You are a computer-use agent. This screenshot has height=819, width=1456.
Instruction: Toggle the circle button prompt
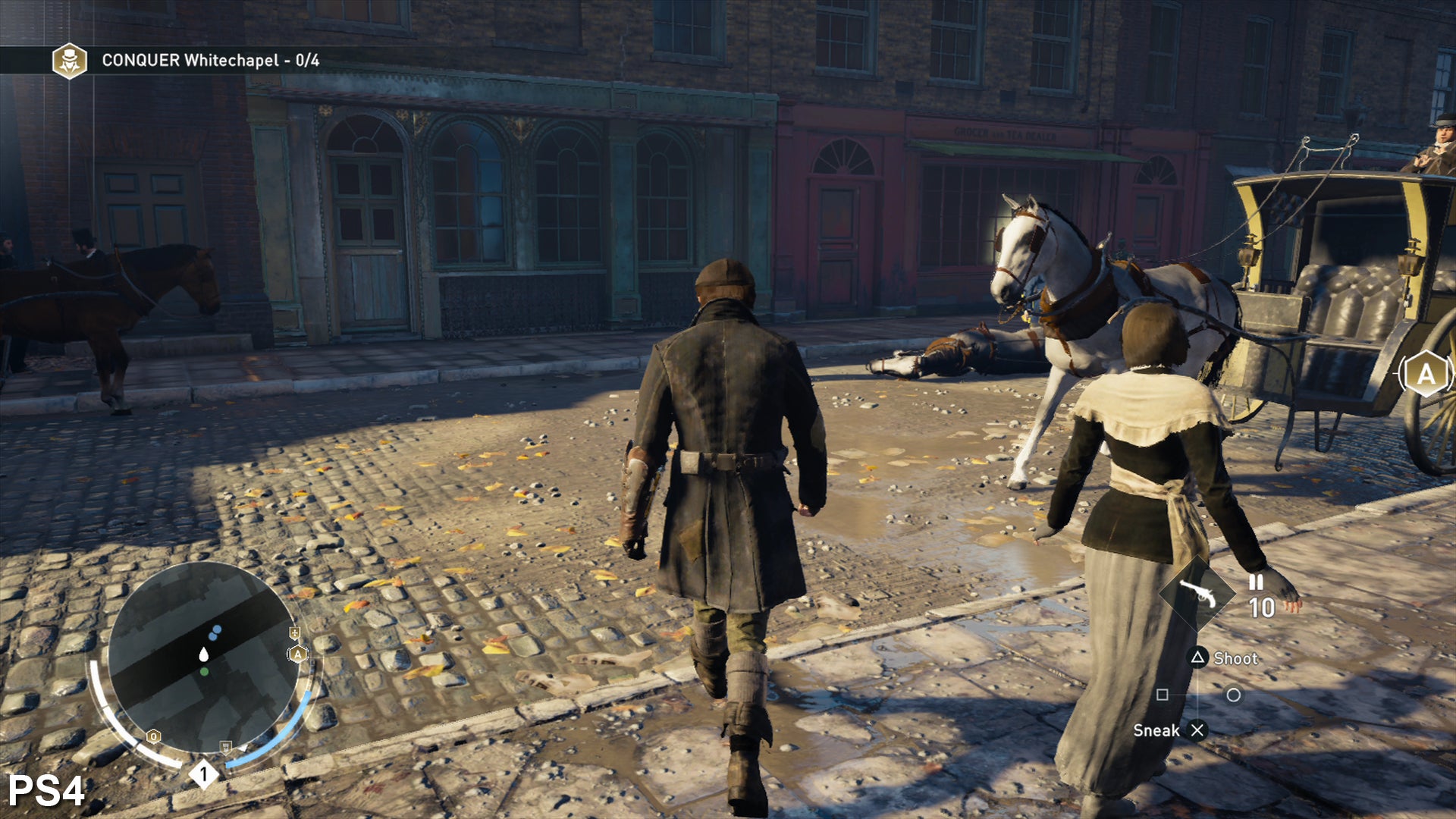pyautogui.click(x=1235, y=695)
